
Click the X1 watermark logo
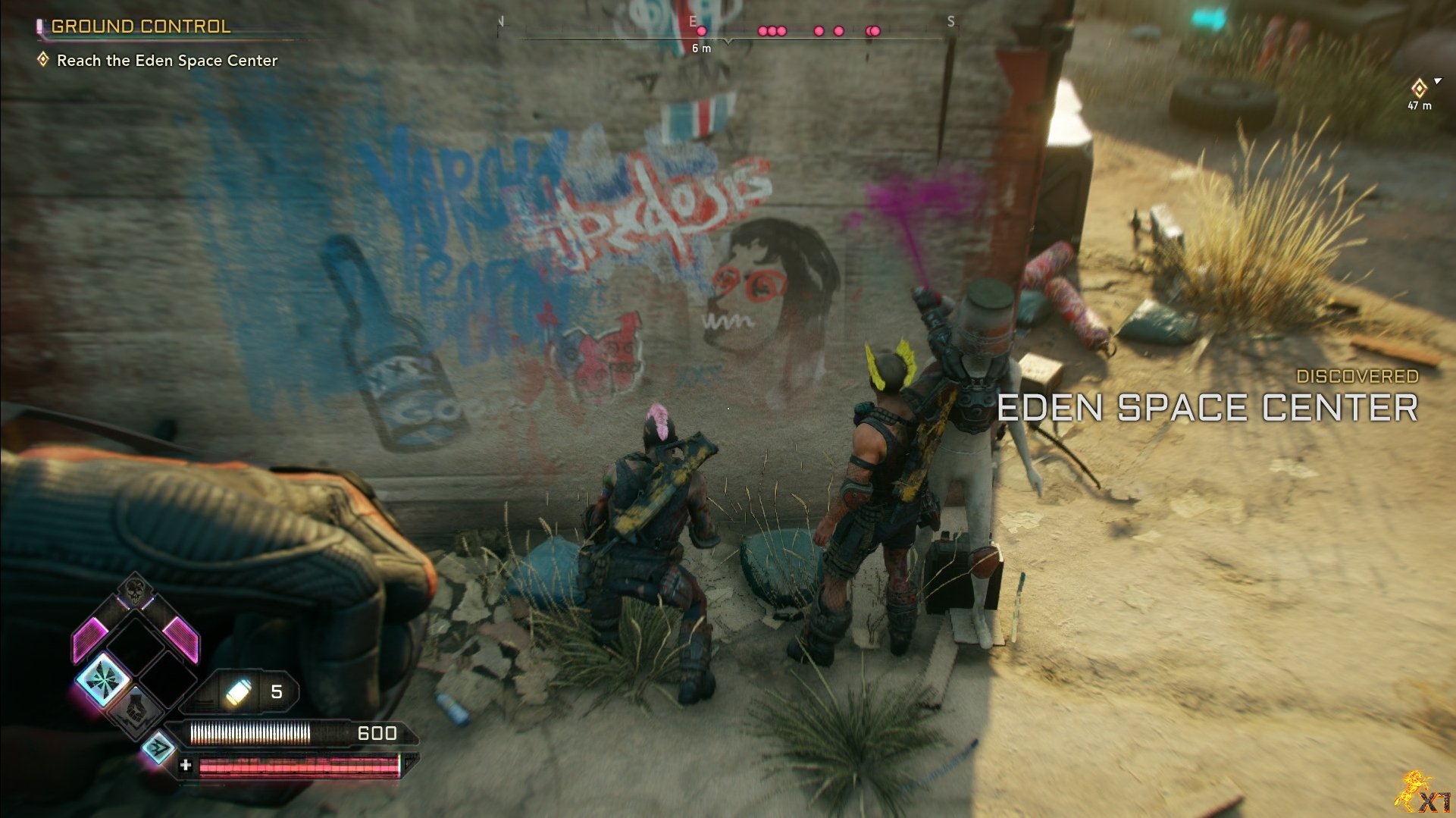coord(1424,793)
